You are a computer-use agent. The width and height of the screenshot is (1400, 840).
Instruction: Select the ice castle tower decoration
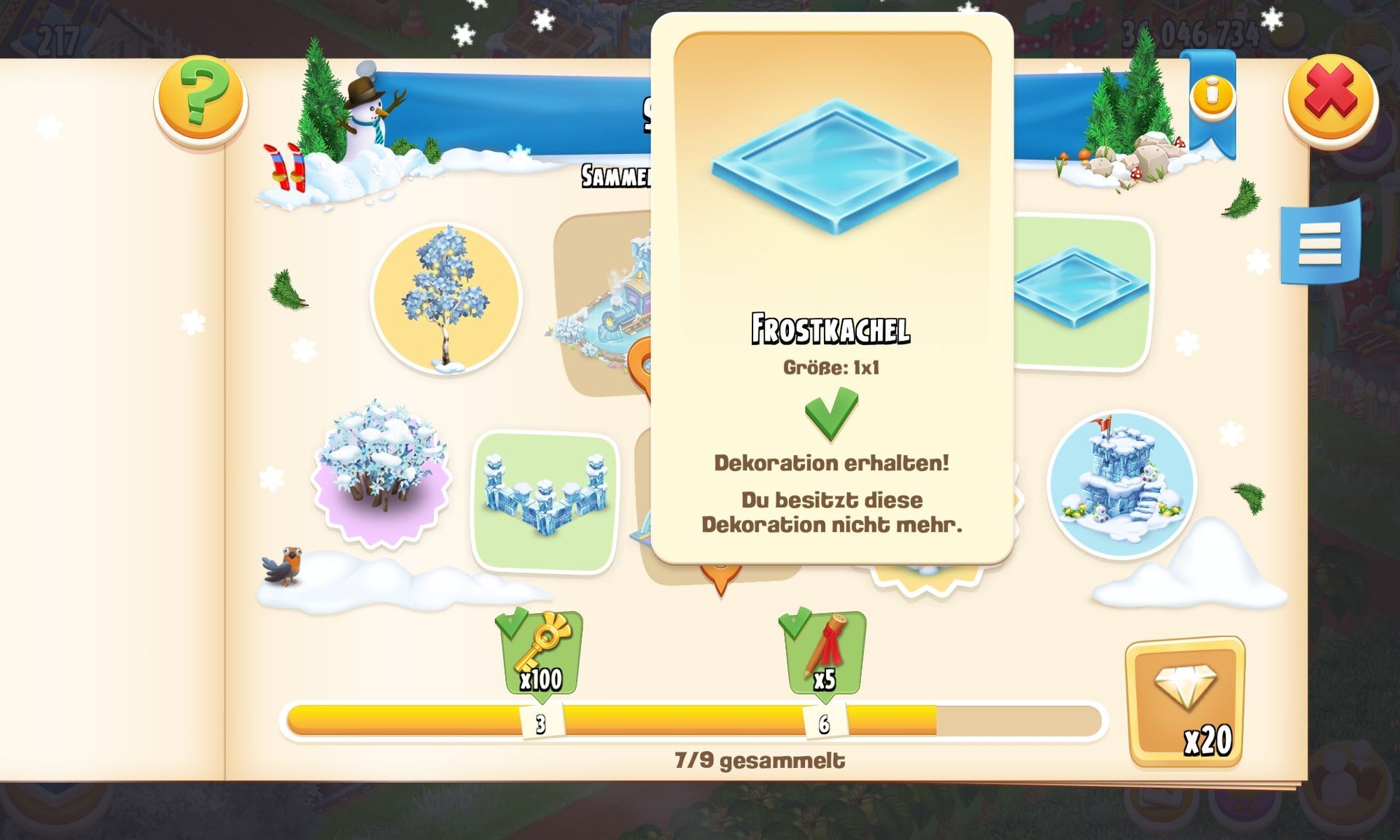pos(1121,485)
